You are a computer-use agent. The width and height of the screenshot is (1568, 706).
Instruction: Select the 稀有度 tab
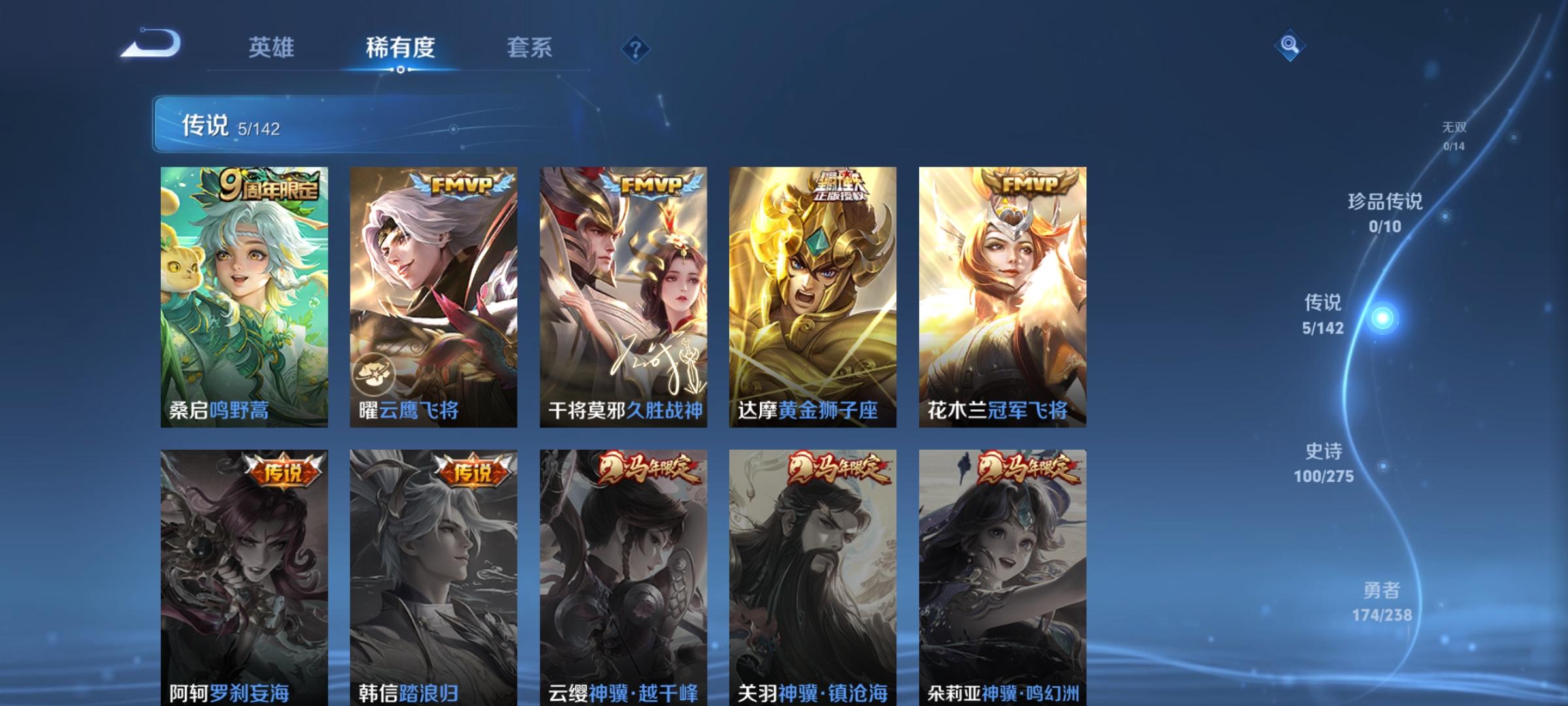pyautogui.click(x=400, y=47)
